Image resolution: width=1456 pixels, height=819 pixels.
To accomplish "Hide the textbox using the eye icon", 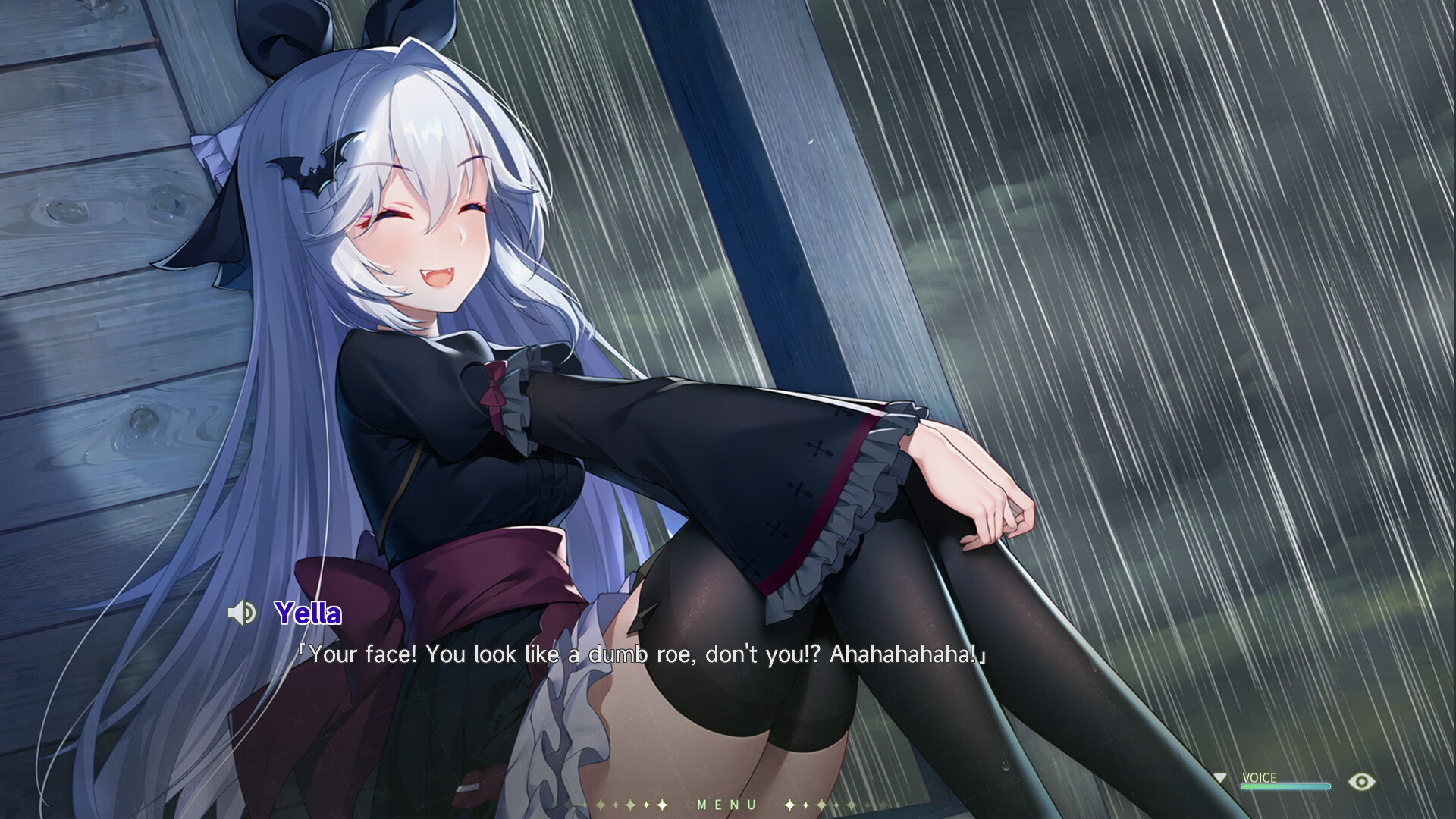I will pos(1362,780).
